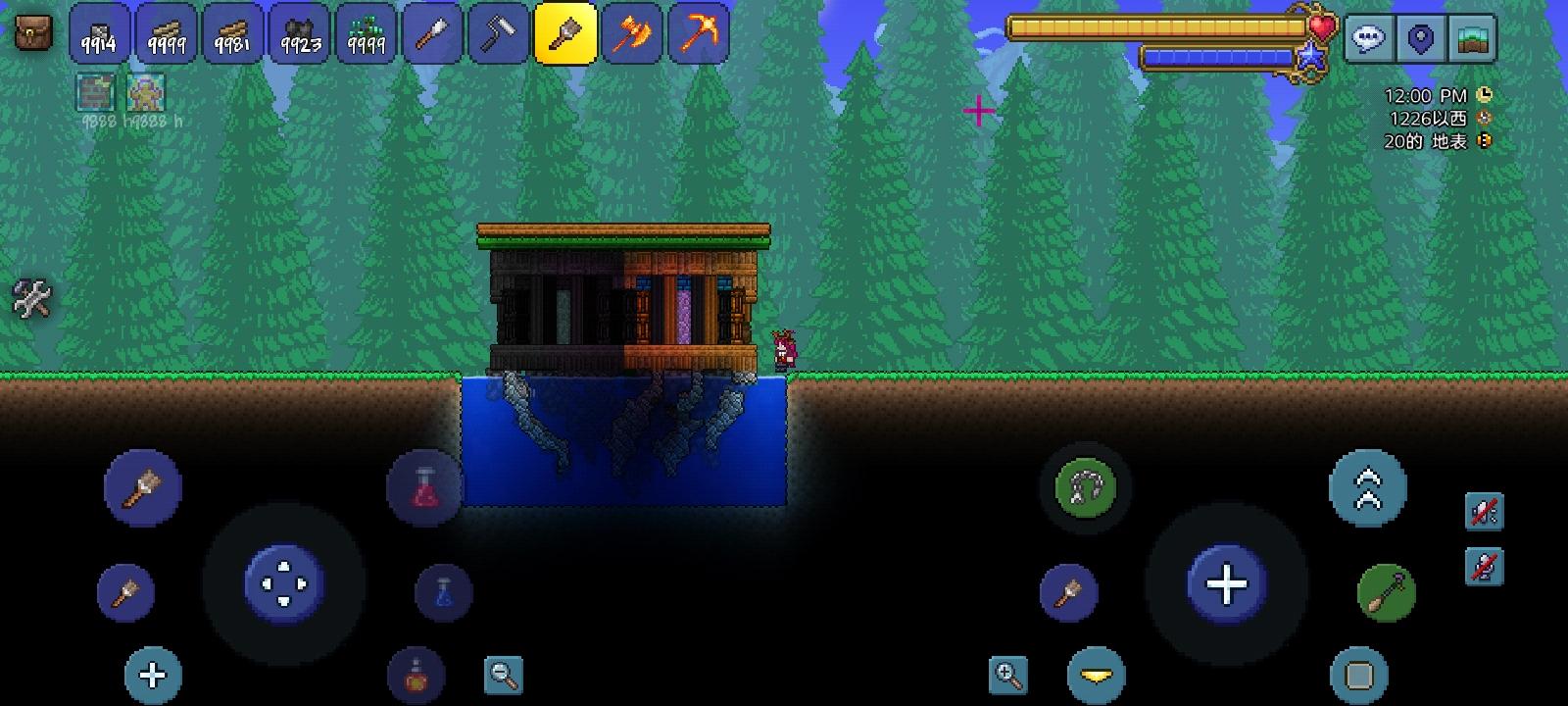Tap the double-chevron jump button

1369,486
